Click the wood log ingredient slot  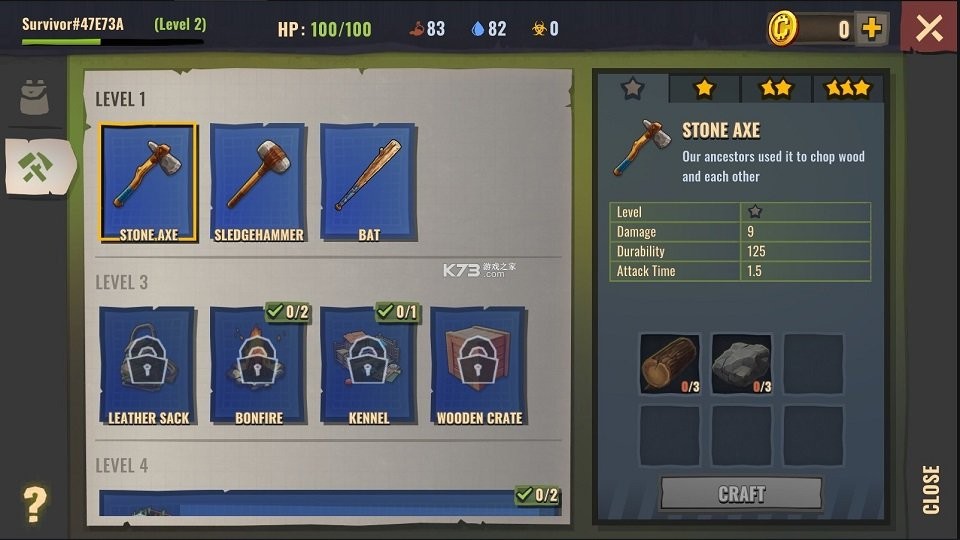coord(669,364)
